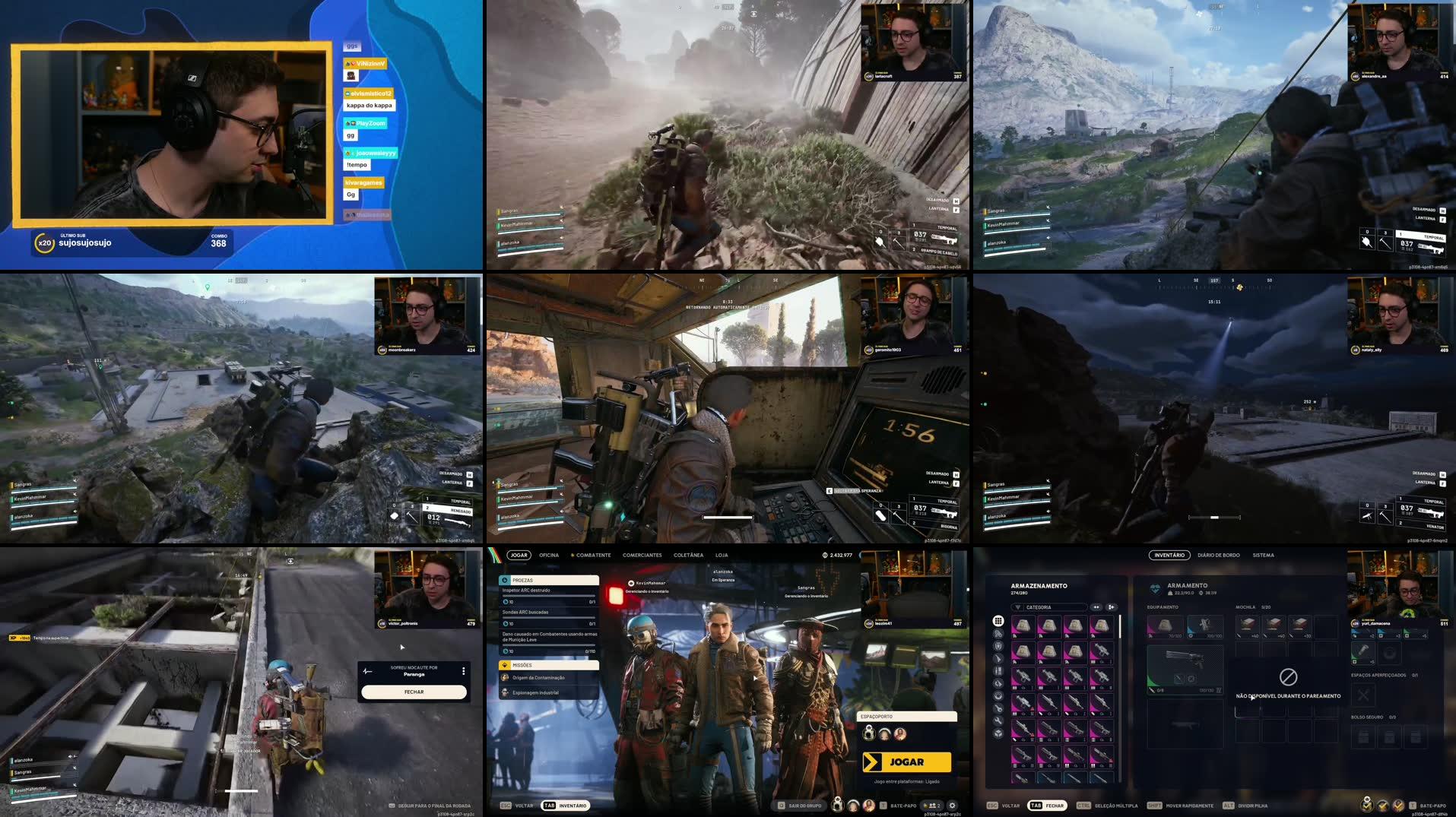The width and height of the screenshot is (1456, 817).
Task: Click the Sondas ARC buscadas progress bar
Action: point(547,617)
